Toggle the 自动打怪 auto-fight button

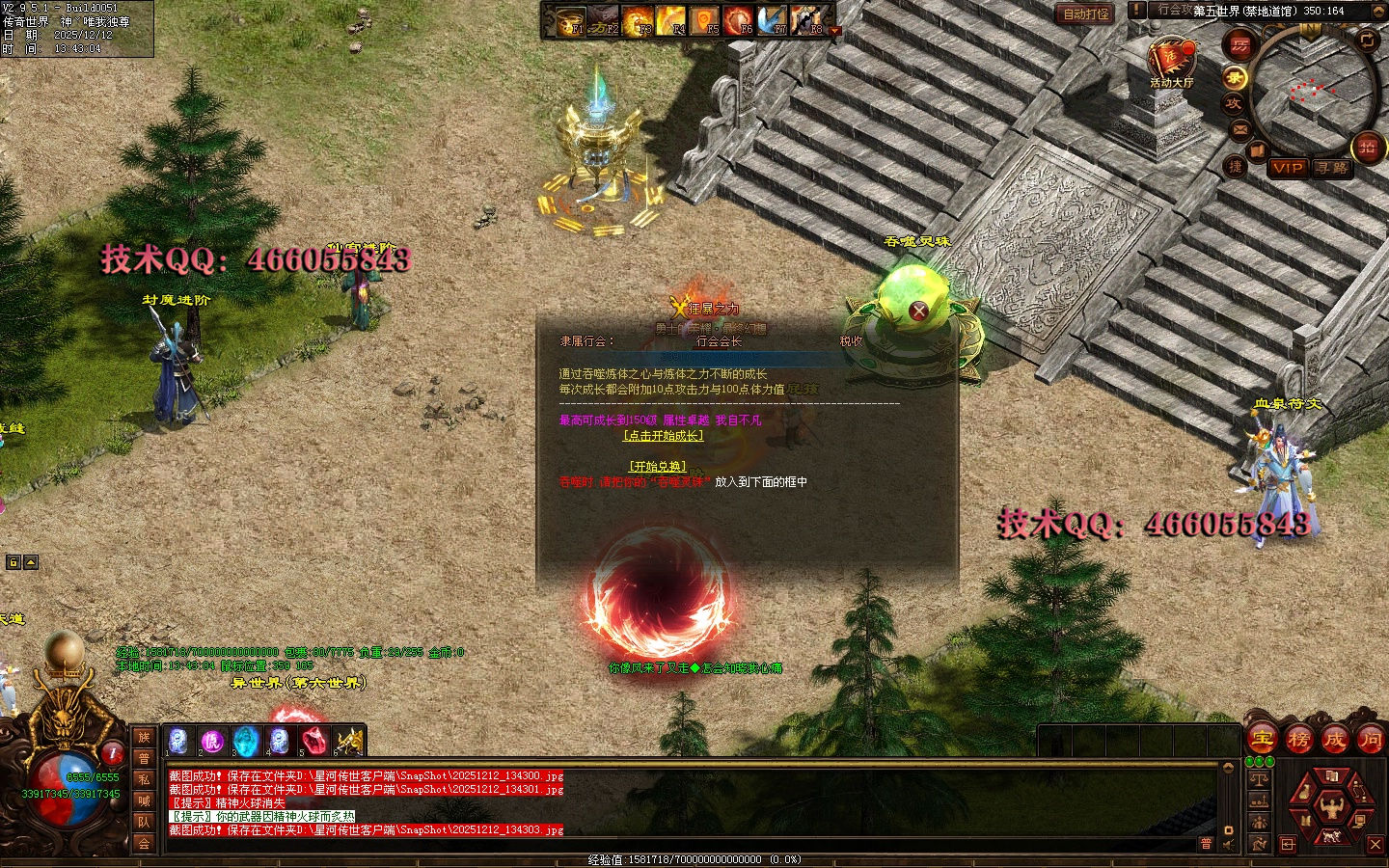point(1085,14)
